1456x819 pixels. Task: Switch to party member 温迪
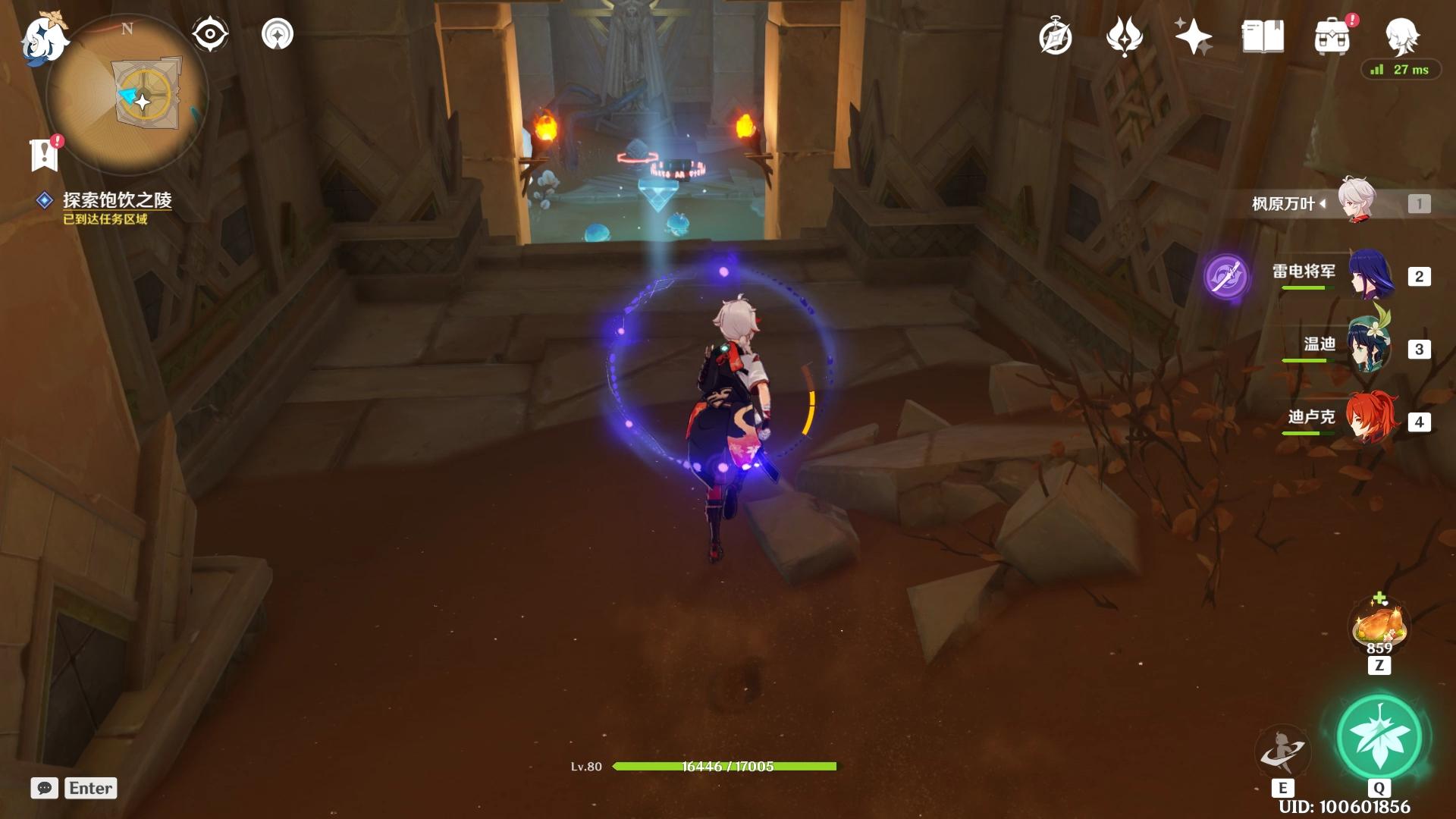pos(1370,348)
